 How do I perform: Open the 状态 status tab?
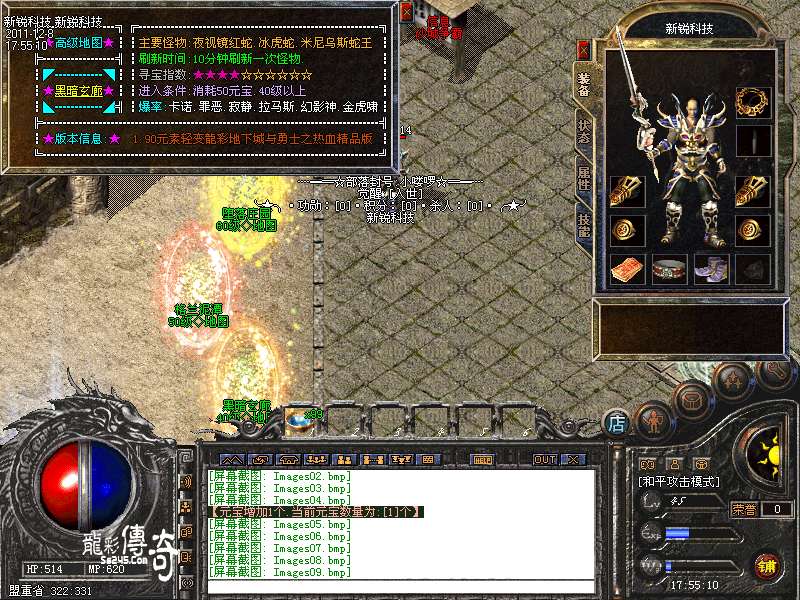(x=584, y=133)
